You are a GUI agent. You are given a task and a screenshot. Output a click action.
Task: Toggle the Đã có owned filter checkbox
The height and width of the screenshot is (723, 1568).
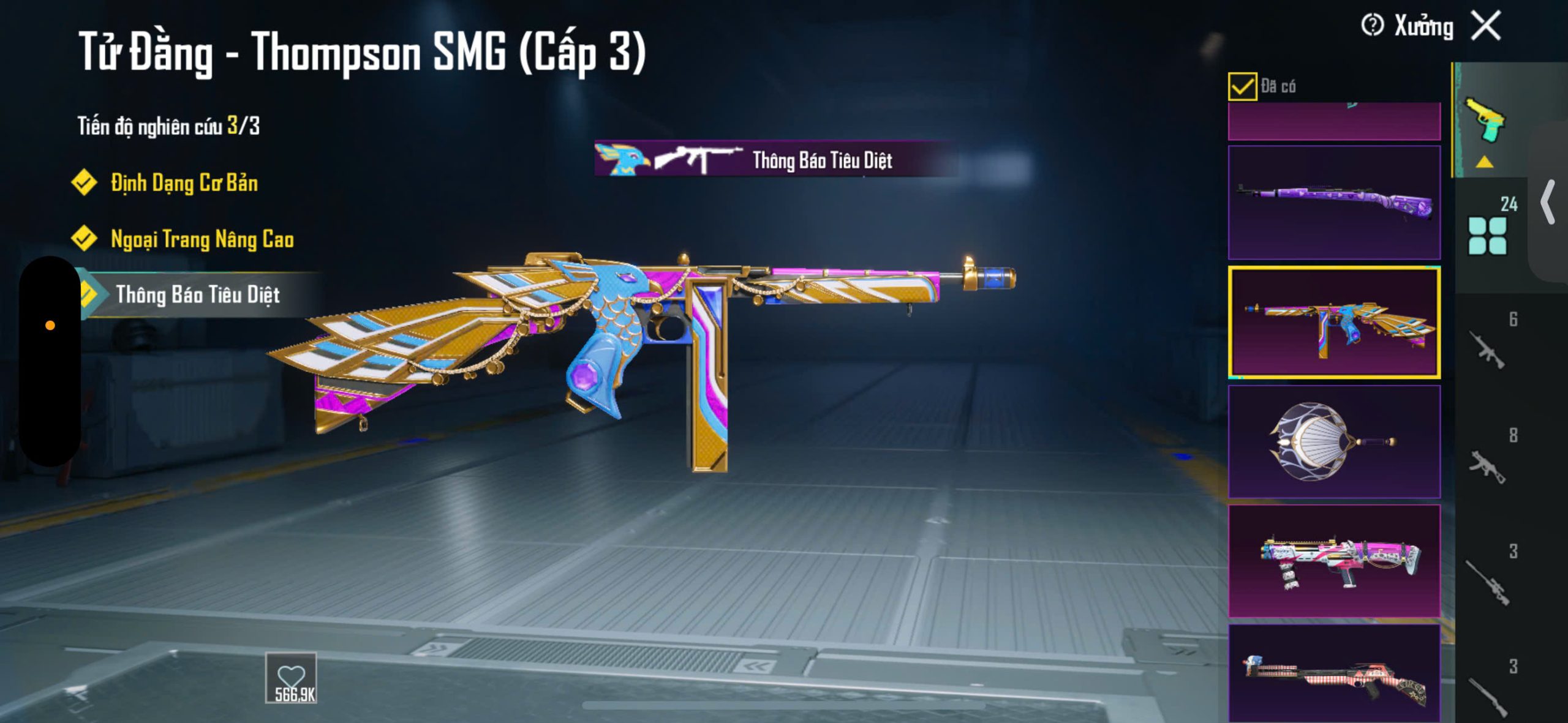1242,86
